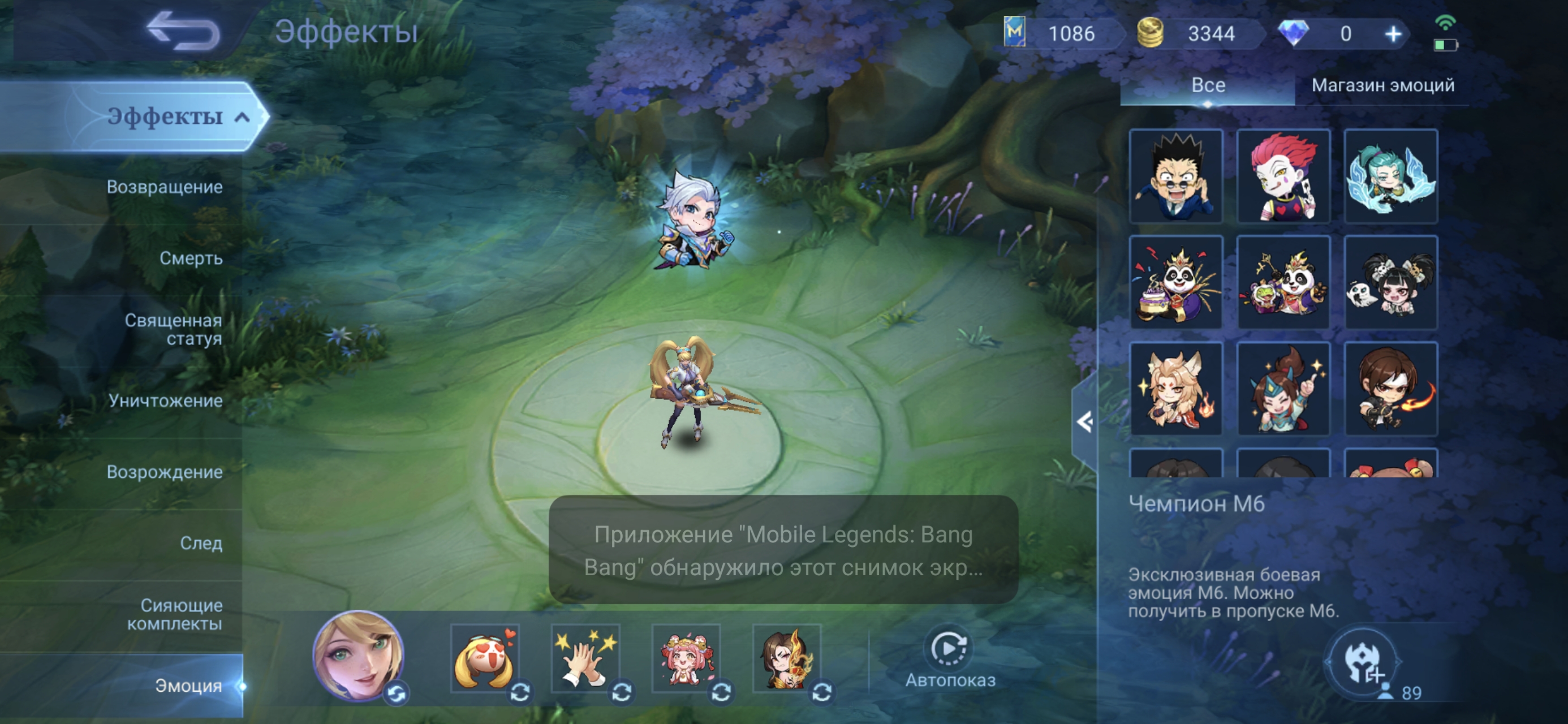Choose the Уничтожение effects entry
This screenshot has height=724, width=1568.
tap(166, 400)
